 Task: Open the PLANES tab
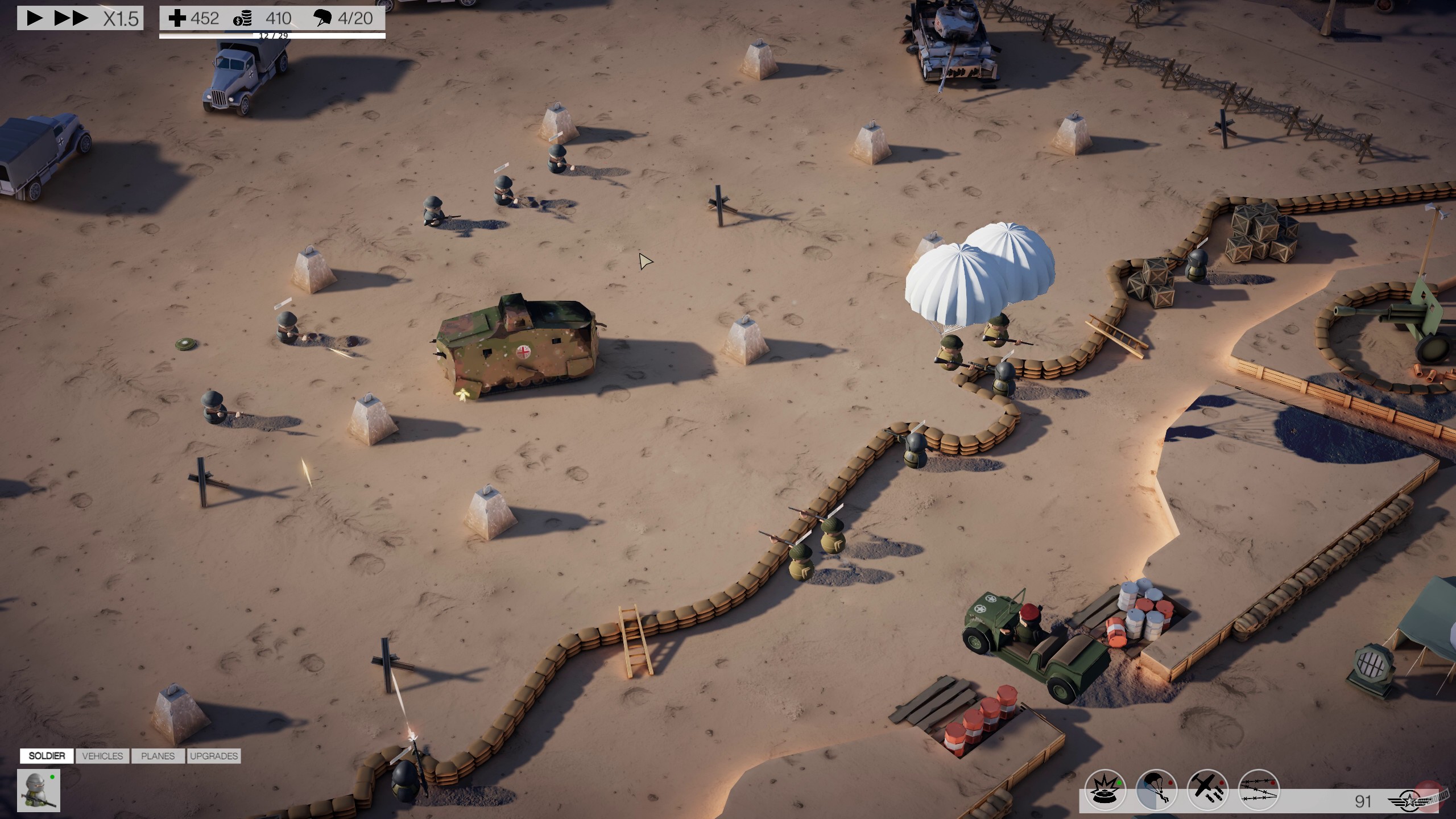point(158,756)
